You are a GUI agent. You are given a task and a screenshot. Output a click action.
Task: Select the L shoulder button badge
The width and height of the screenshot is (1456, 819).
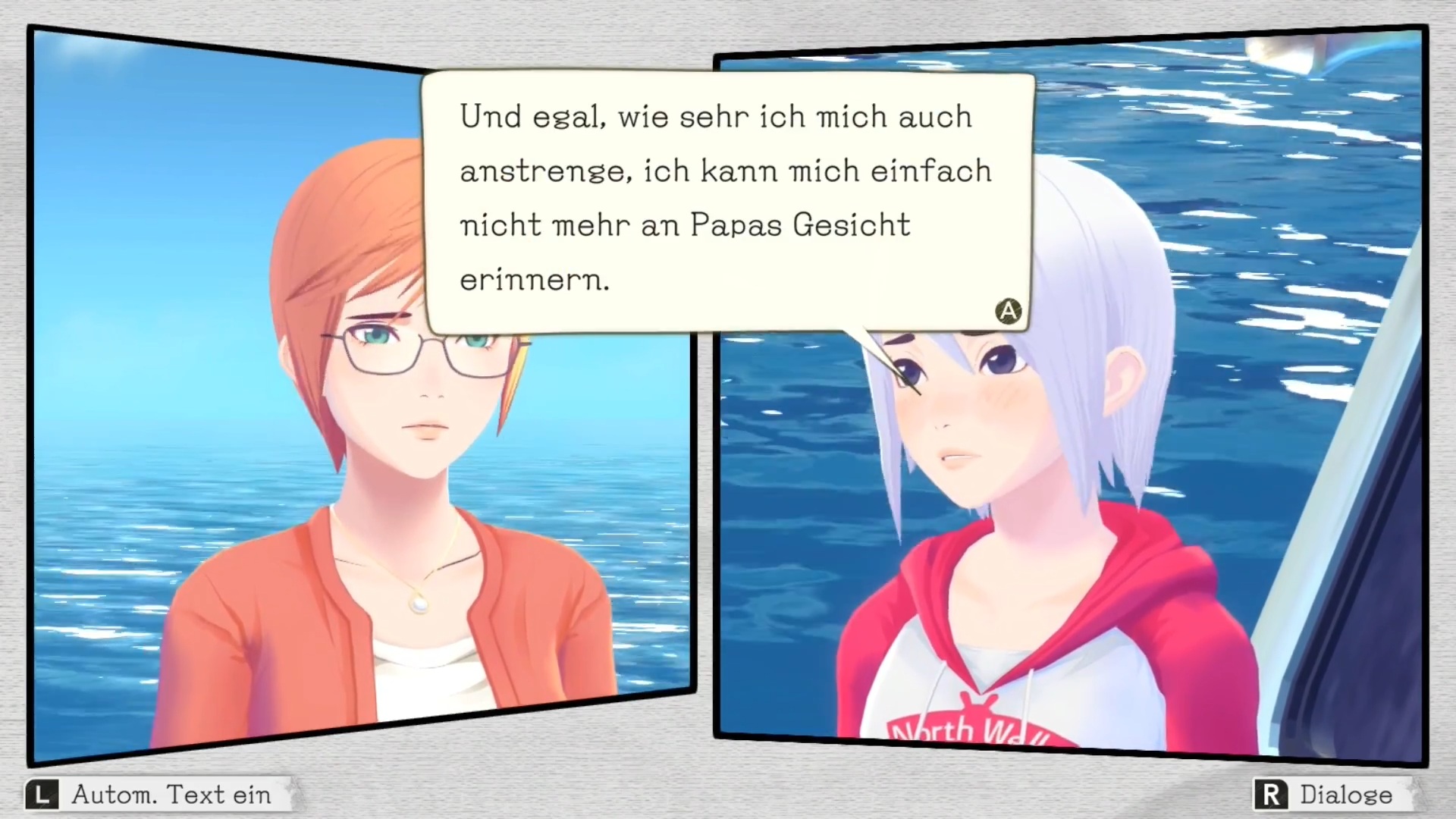[x=43, y=794]
